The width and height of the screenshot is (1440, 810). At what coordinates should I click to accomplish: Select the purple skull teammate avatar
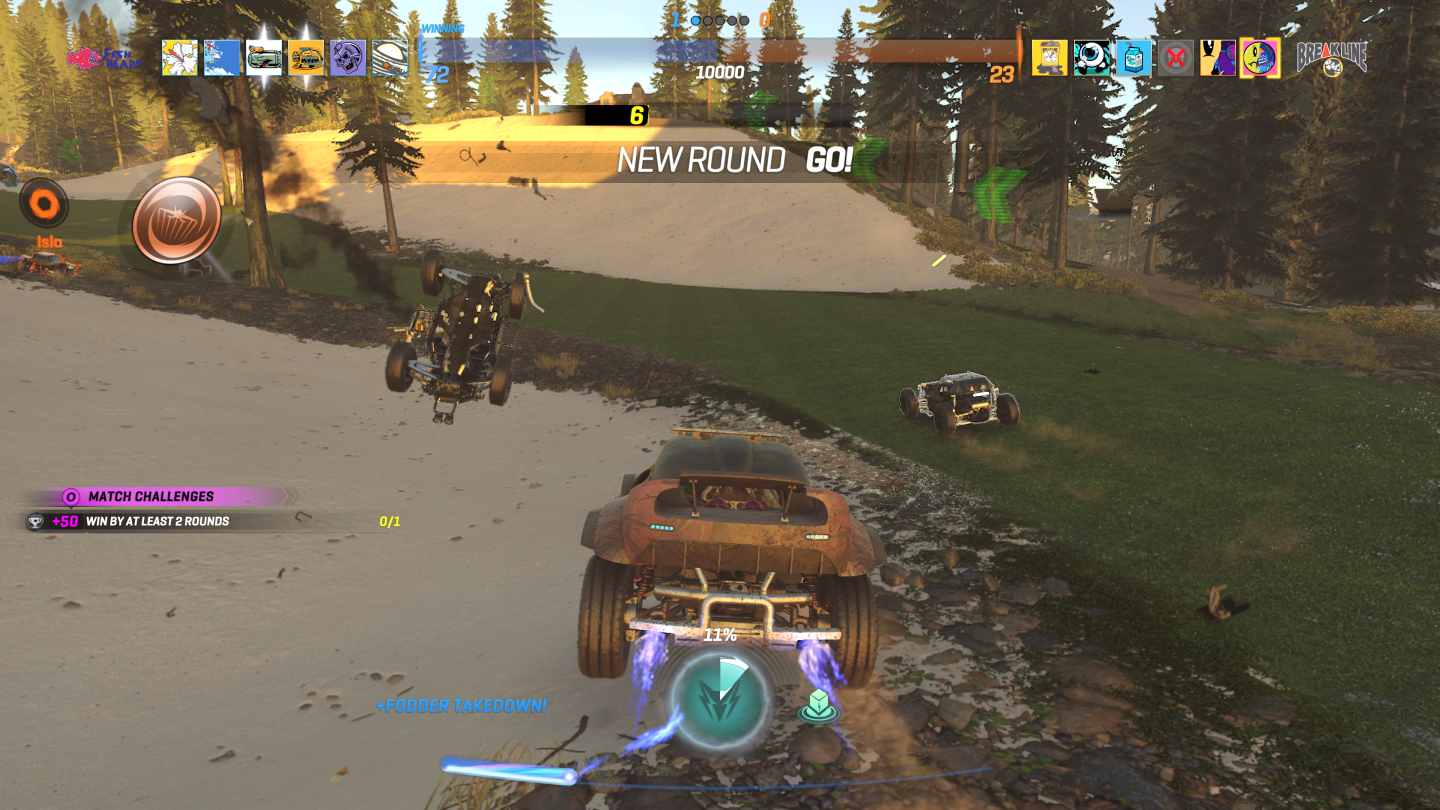347,58
